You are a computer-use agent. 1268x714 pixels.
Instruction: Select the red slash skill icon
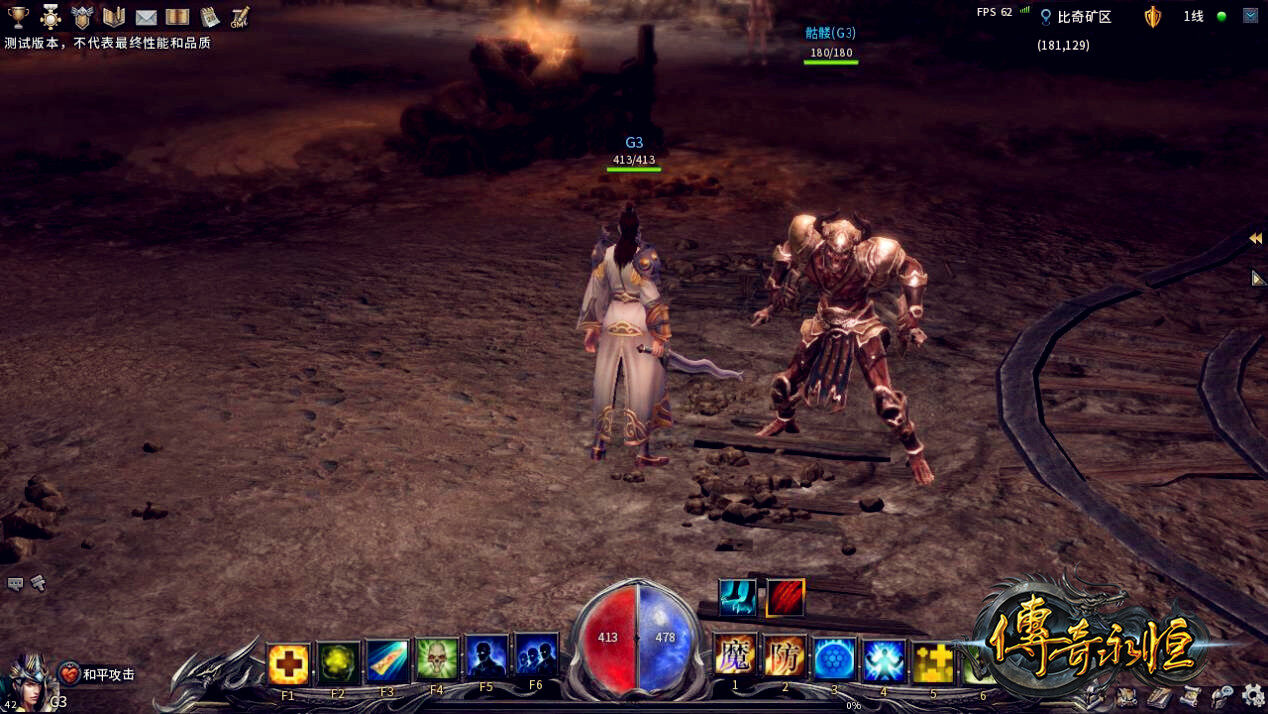click(785, 598)
